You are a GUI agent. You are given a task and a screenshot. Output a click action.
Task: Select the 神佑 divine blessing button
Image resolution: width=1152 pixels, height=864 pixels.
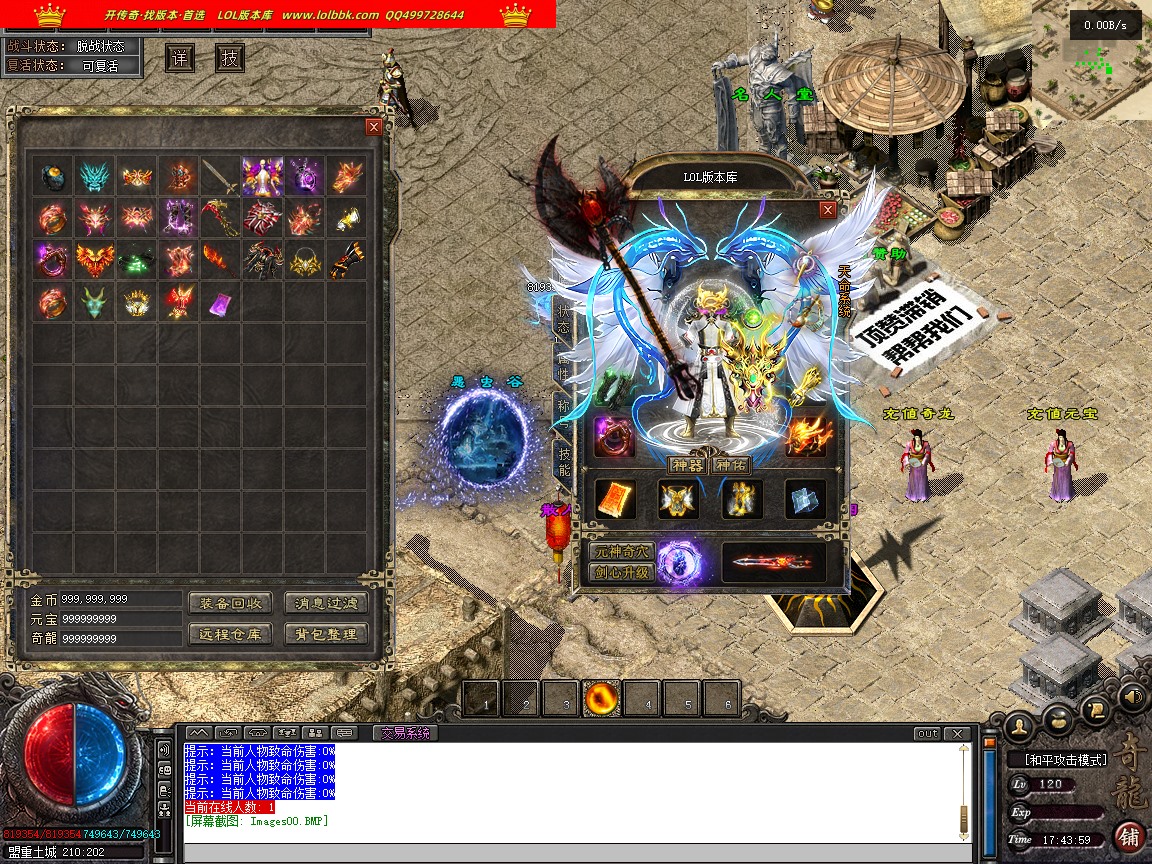pyautogui.click(x=731, y=465)
